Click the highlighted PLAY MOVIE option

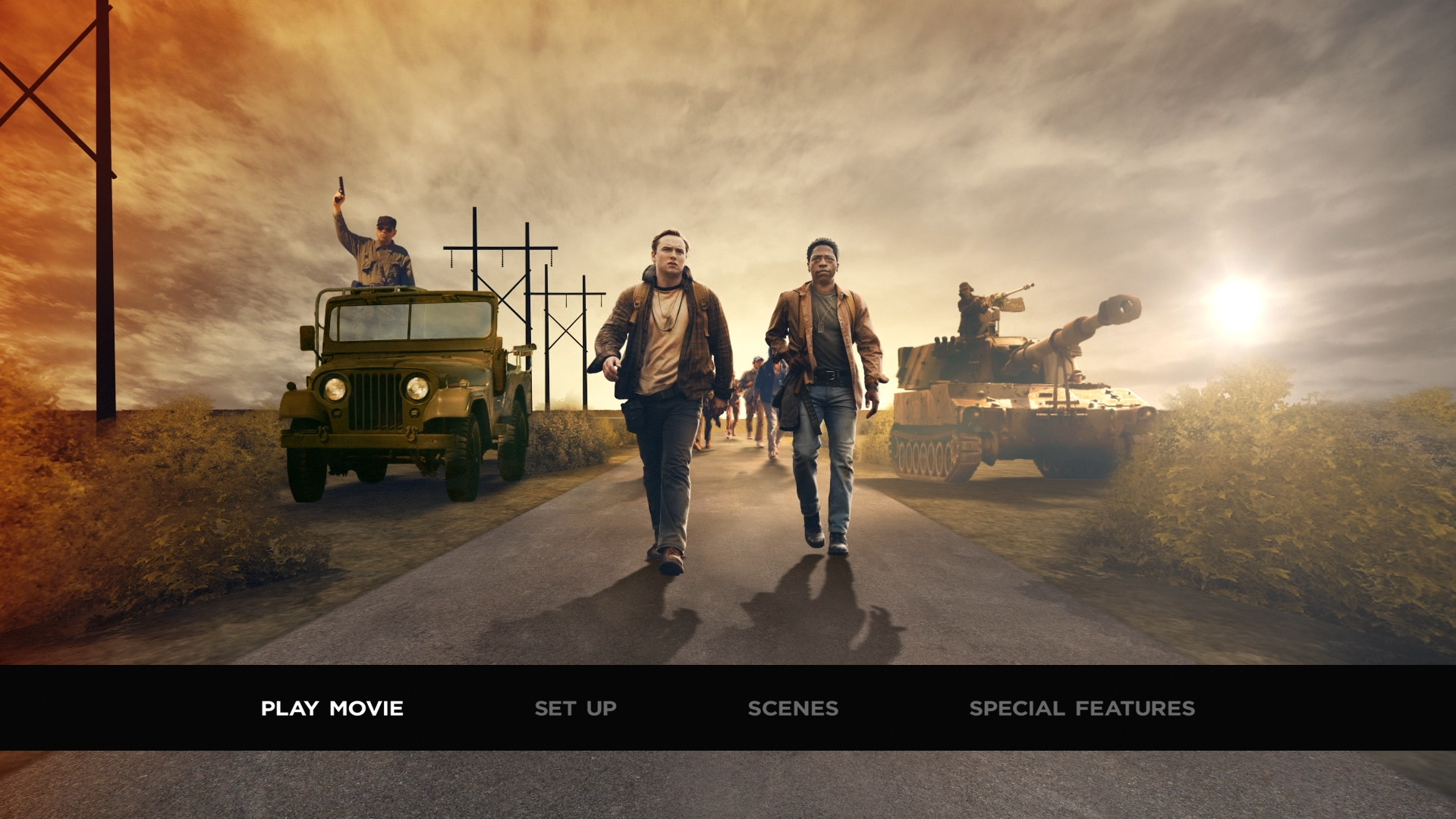pyautogui.click(x=332, y=708)
